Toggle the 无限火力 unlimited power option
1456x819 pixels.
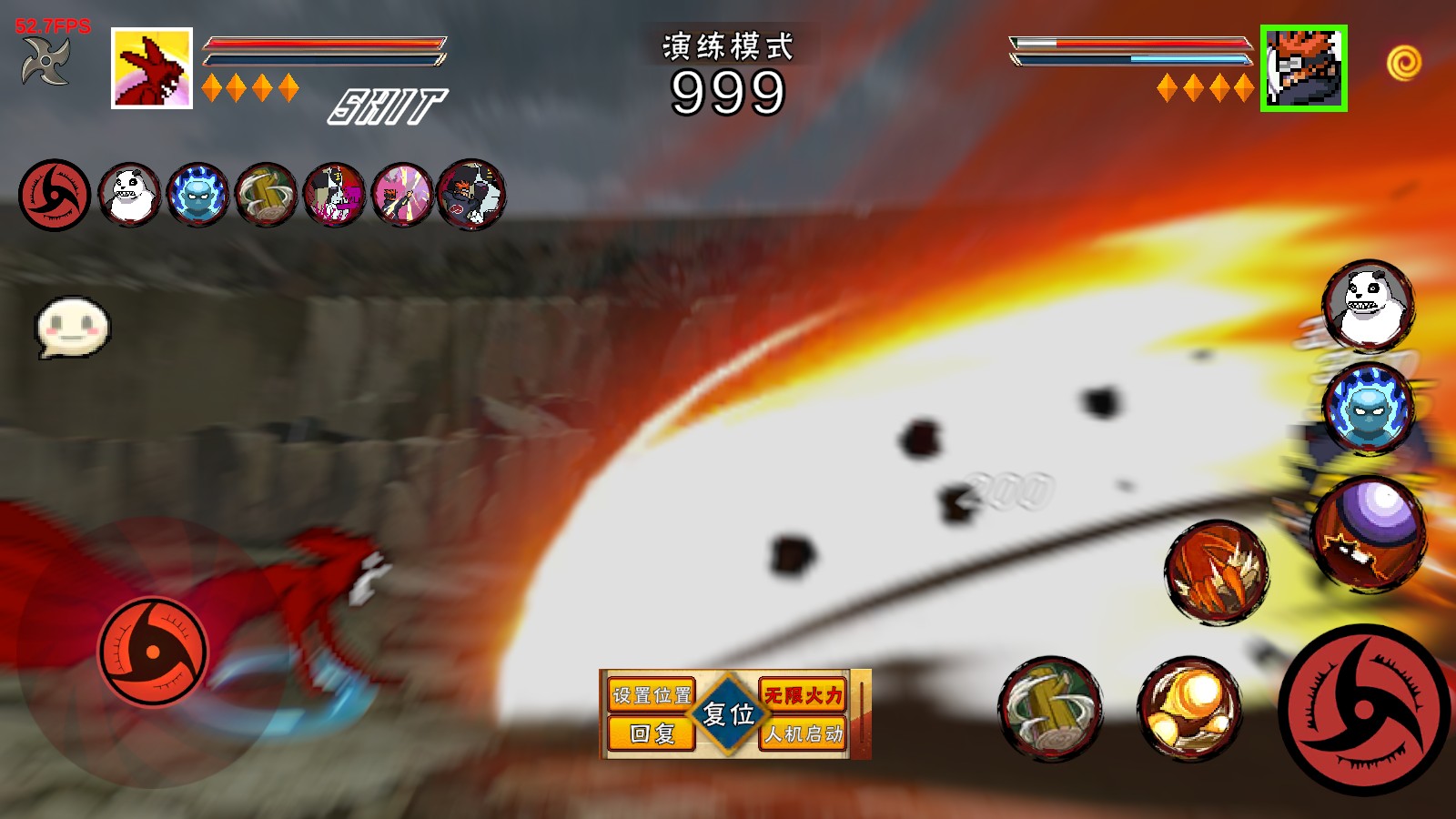click(x=803, y=695)
